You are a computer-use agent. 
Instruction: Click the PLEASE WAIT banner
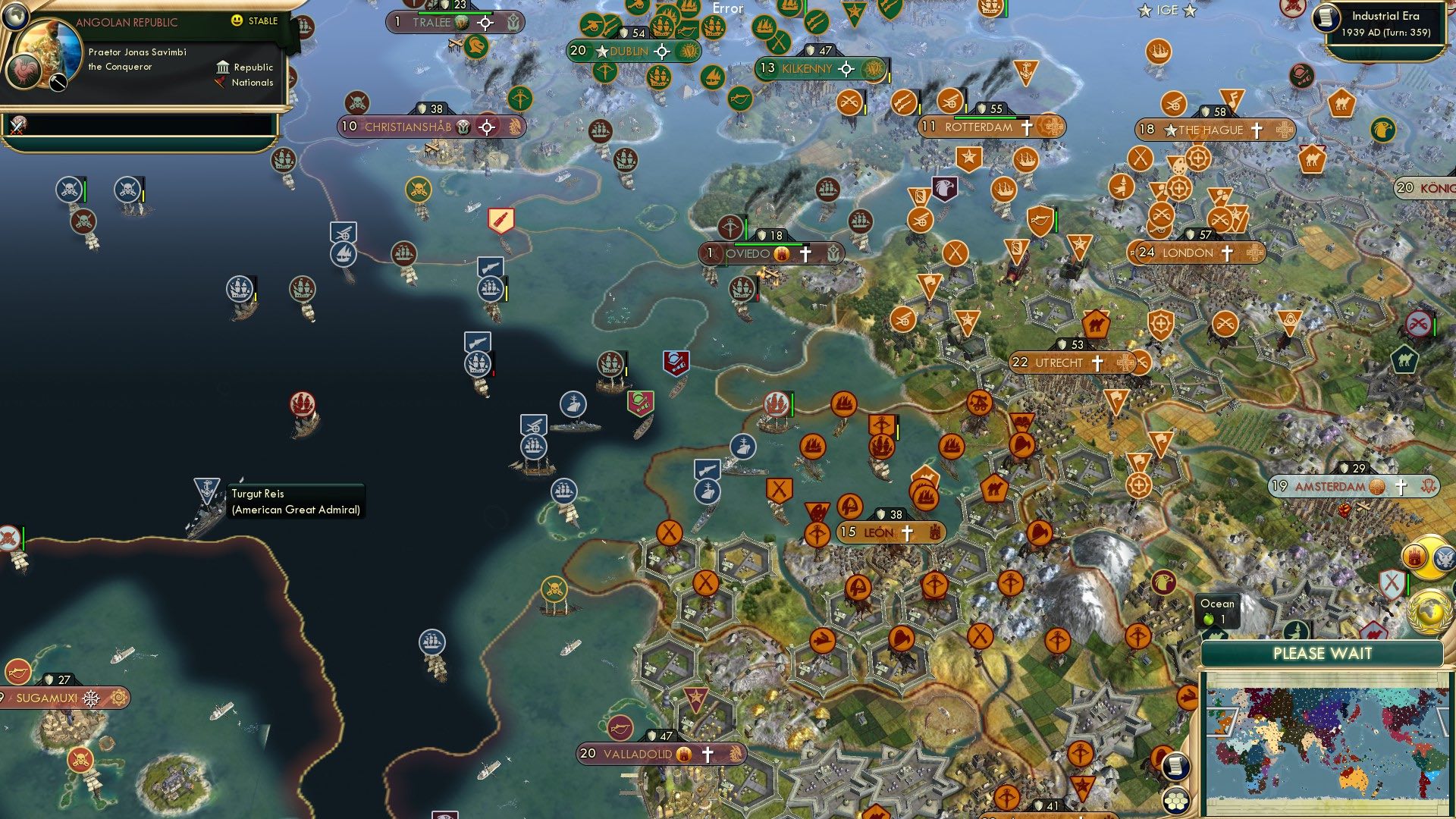tap(1323, 653)
